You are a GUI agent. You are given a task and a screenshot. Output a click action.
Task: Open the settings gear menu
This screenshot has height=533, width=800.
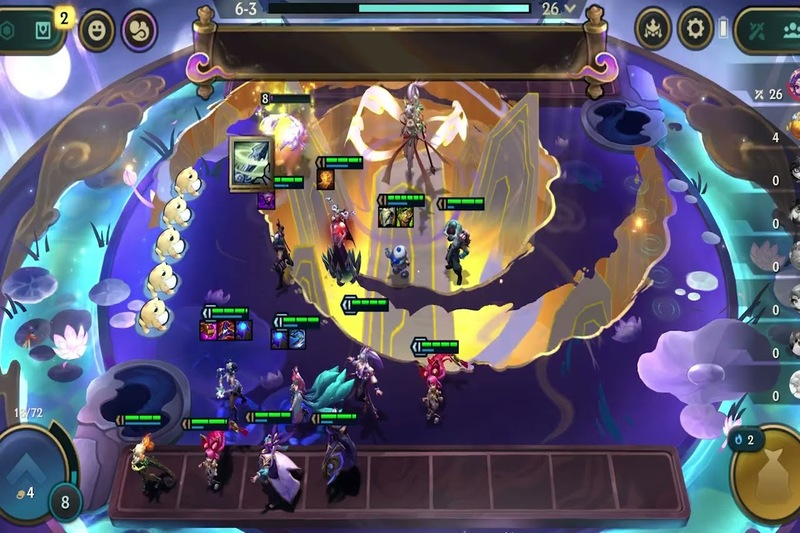pyautogui.click(x=695, y=29)
